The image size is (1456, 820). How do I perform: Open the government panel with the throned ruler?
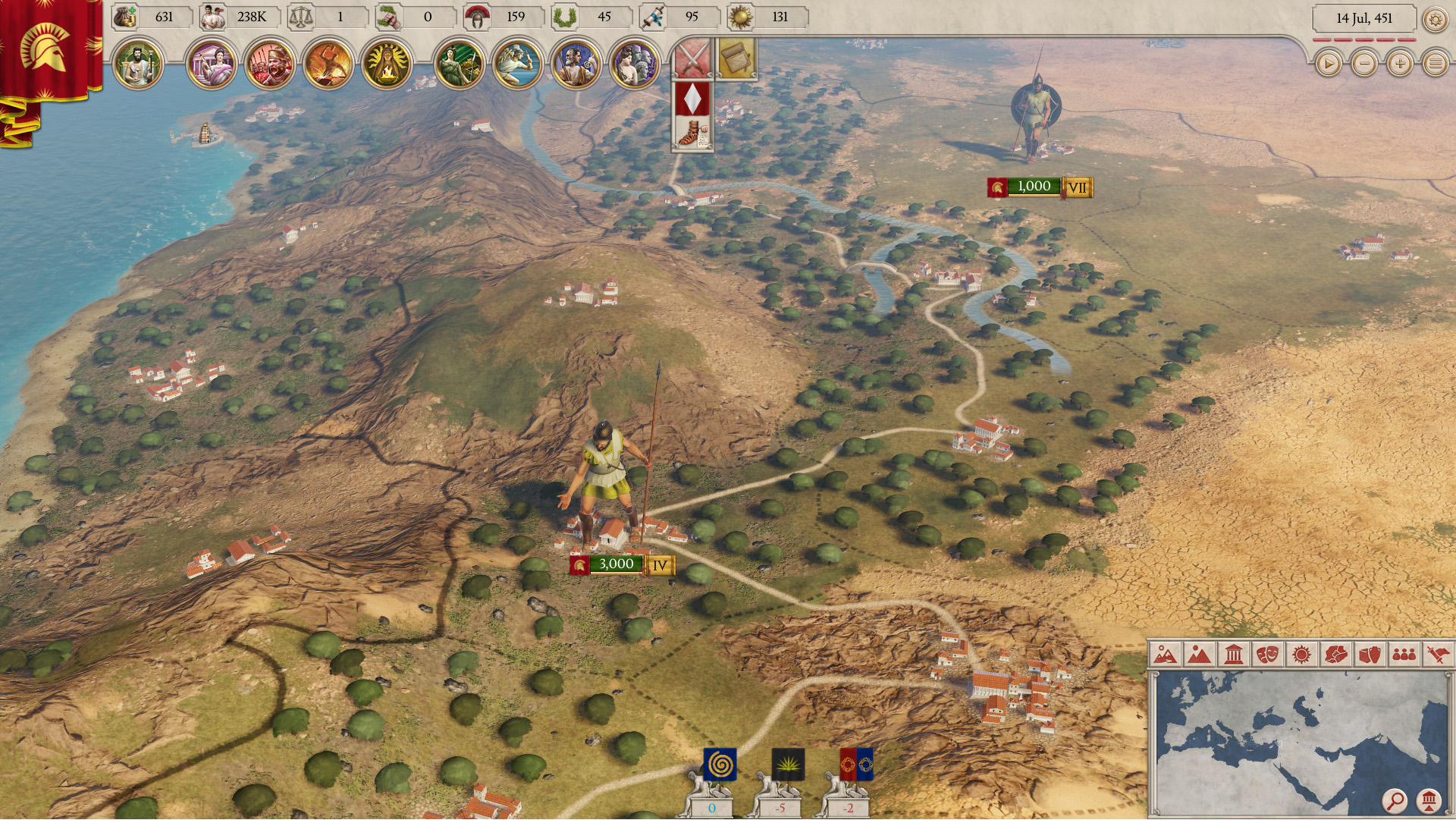pyautogui.click(x=138, y=64)
